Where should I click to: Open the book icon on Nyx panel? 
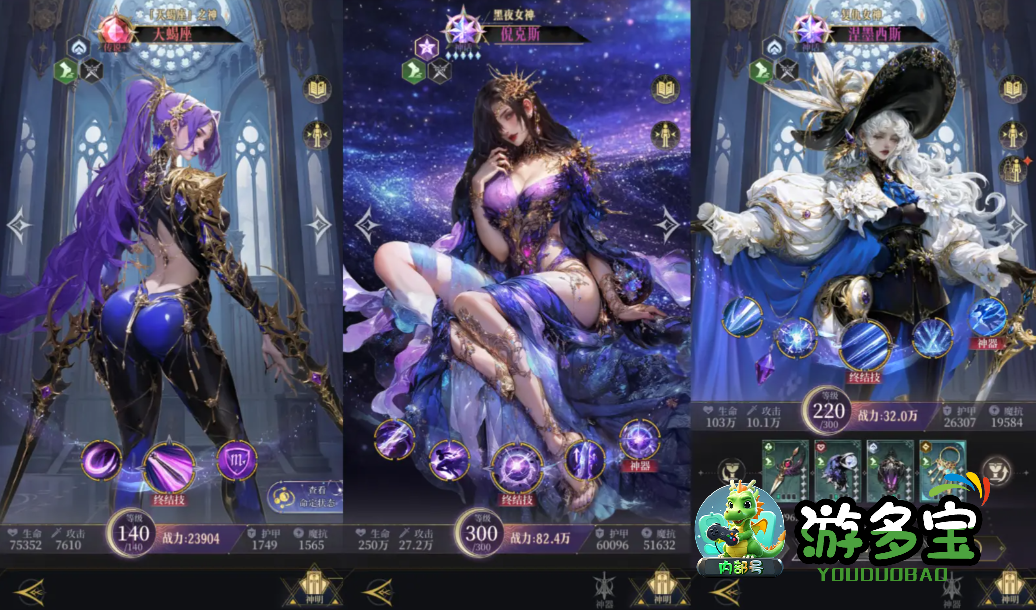click(666, 90)
